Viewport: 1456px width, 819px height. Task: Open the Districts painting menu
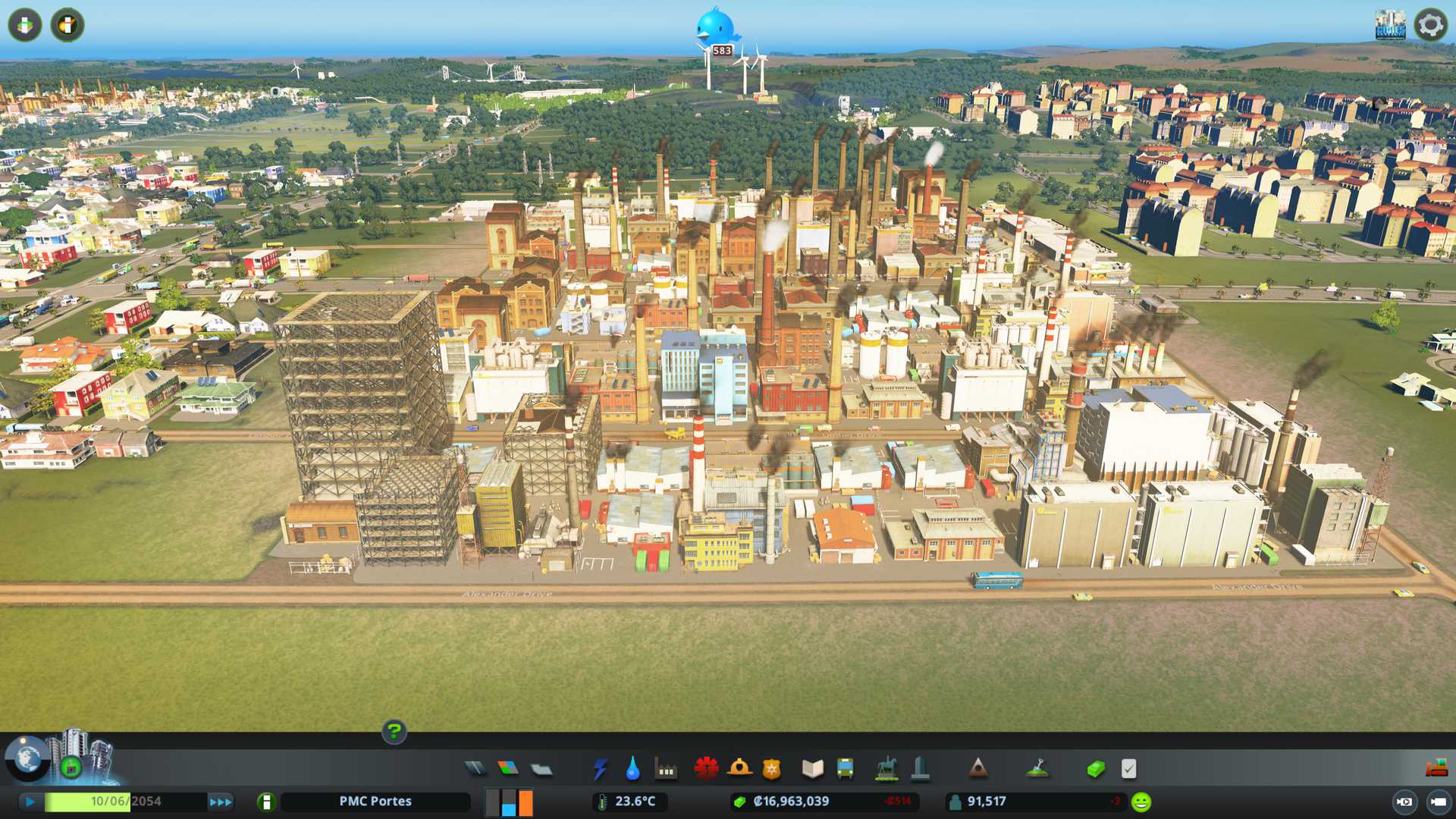click(541, 770)
